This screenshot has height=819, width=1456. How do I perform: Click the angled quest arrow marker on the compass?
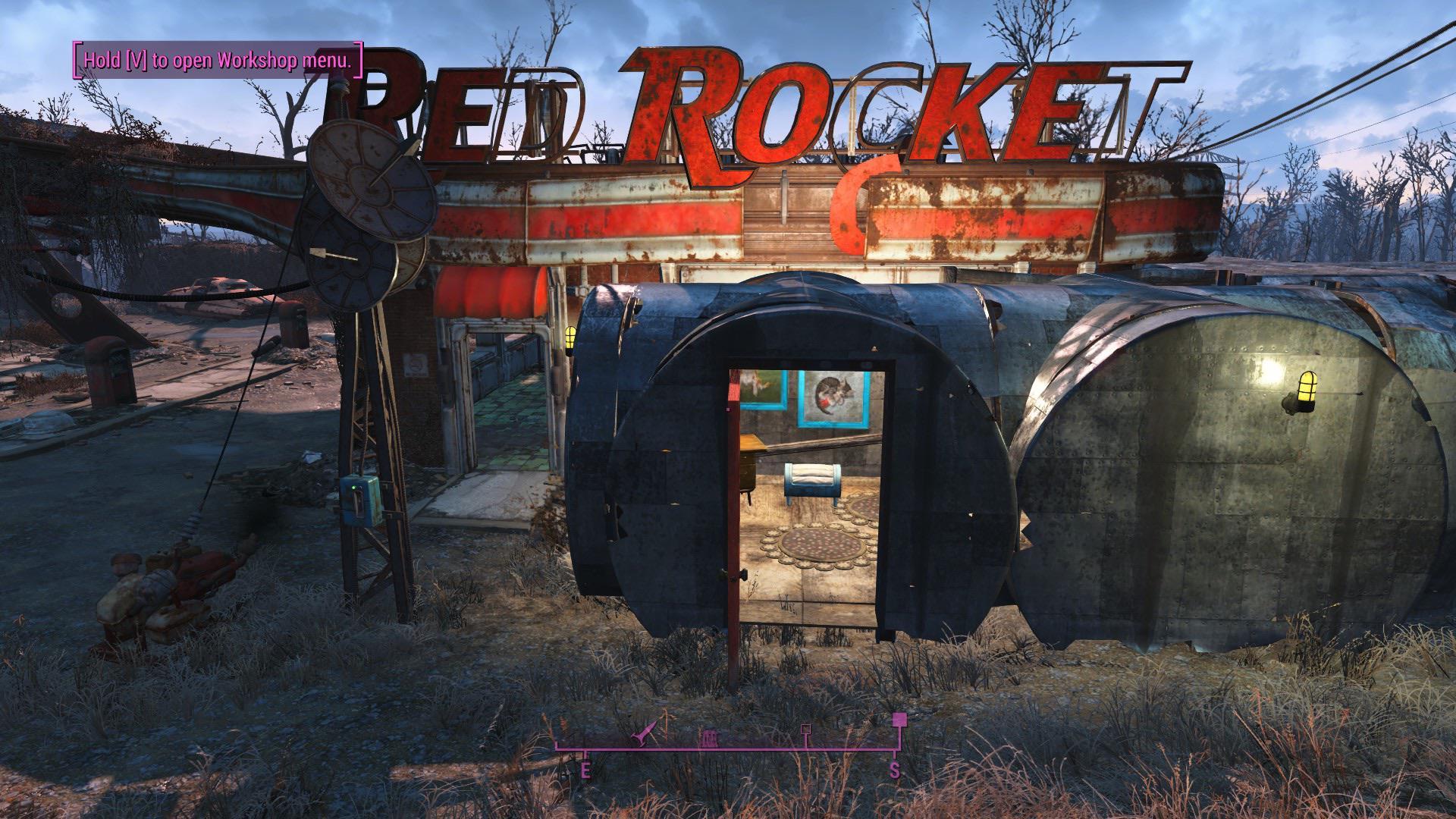tap(642, 734)
